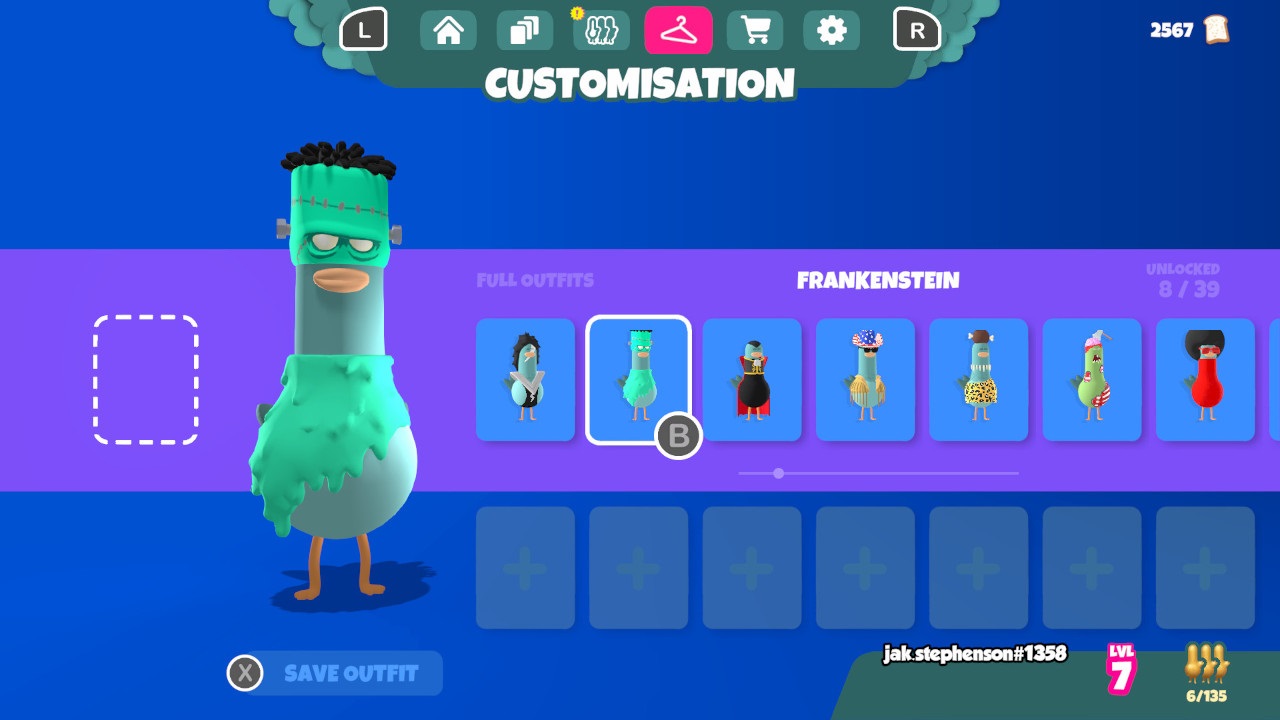Click the outfit list scroll indicator
Viewport: 1280px width, 720px height.
778,473
